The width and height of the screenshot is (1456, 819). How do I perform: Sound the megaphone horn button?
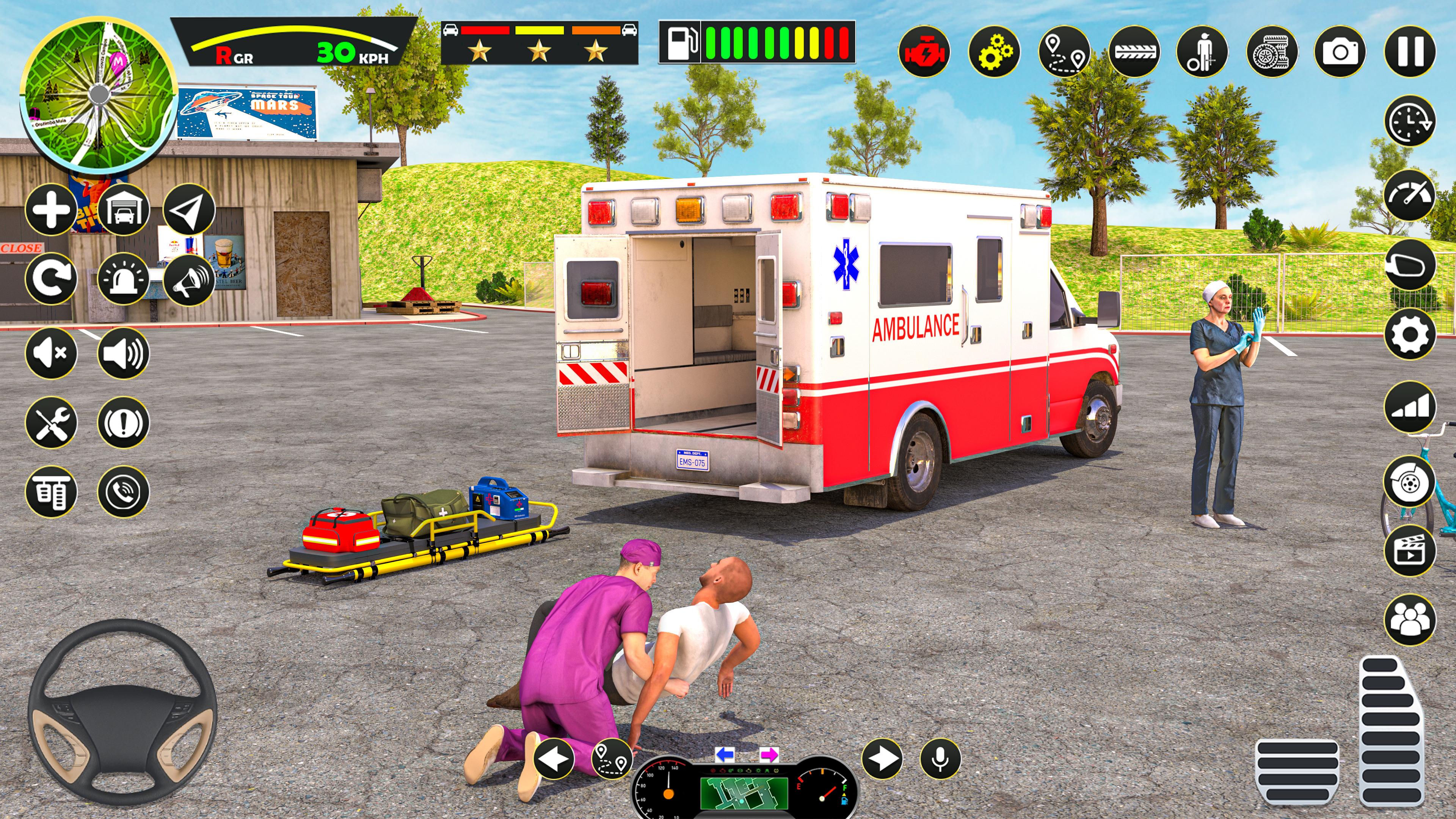[x=189, y=279]
